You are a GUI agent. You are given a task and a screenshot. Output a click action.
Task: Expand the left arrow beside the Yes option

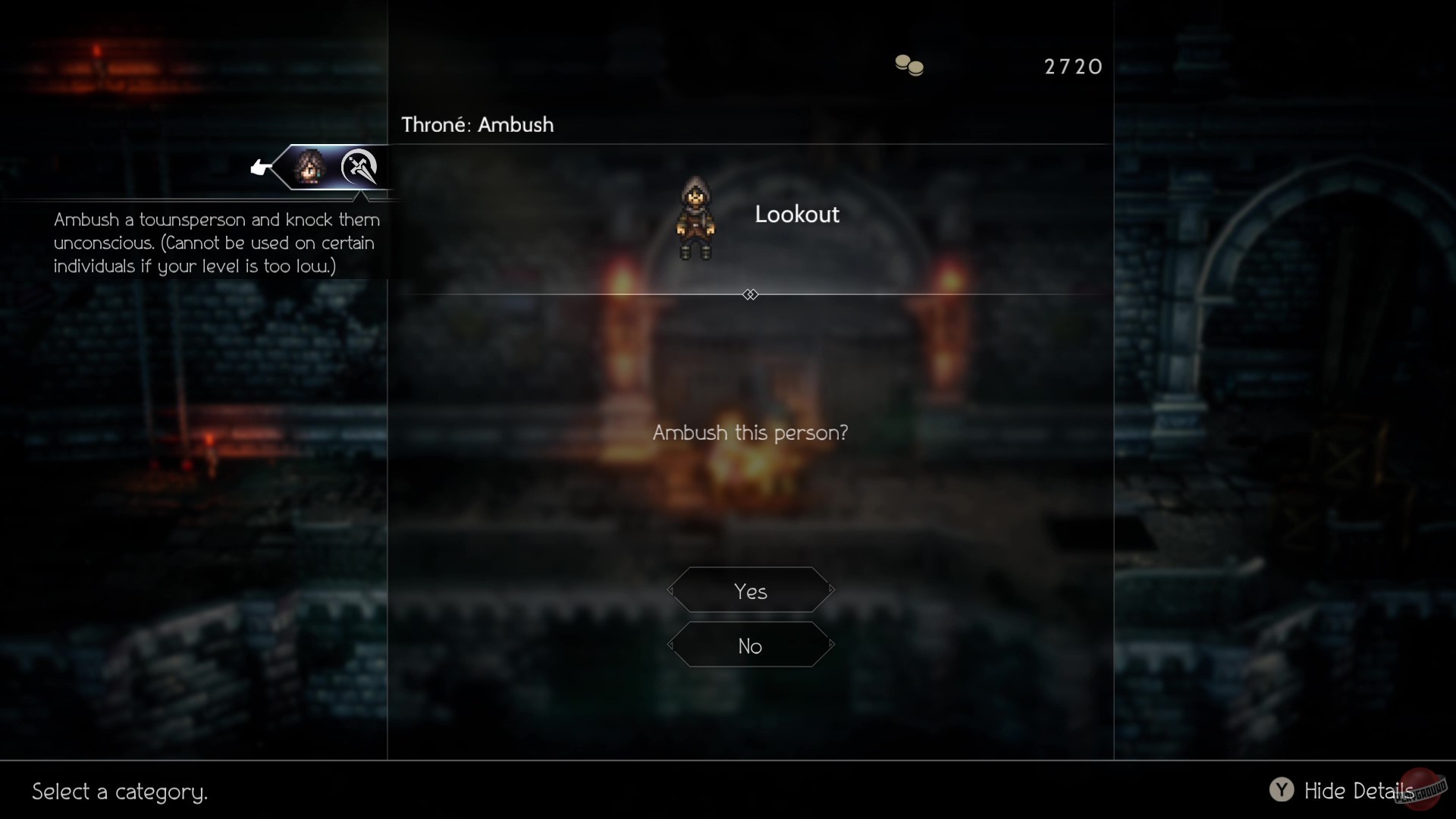pos(670,591)
